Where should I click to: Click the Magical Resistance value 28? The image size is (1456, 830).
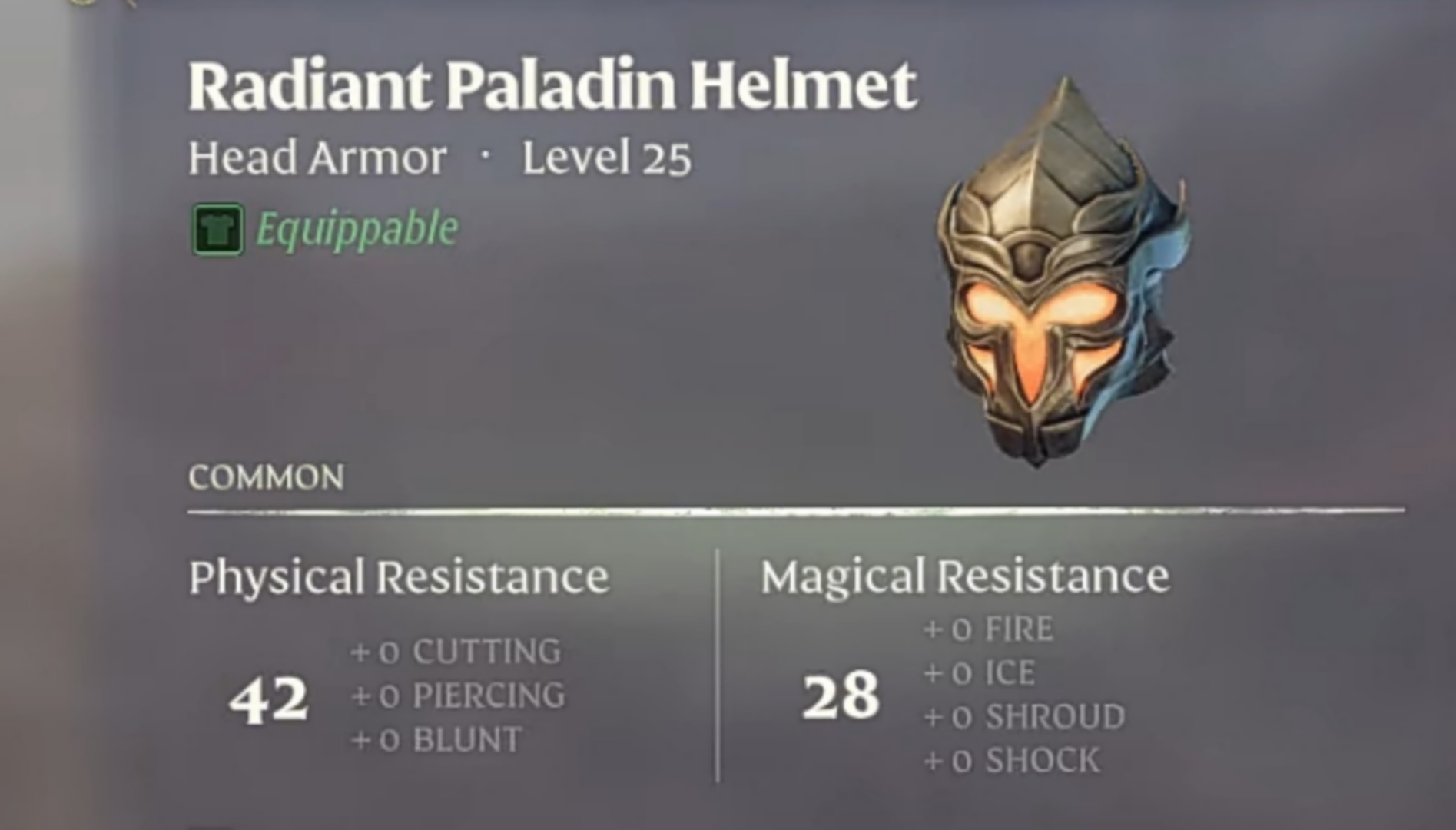tap(841, 696)
